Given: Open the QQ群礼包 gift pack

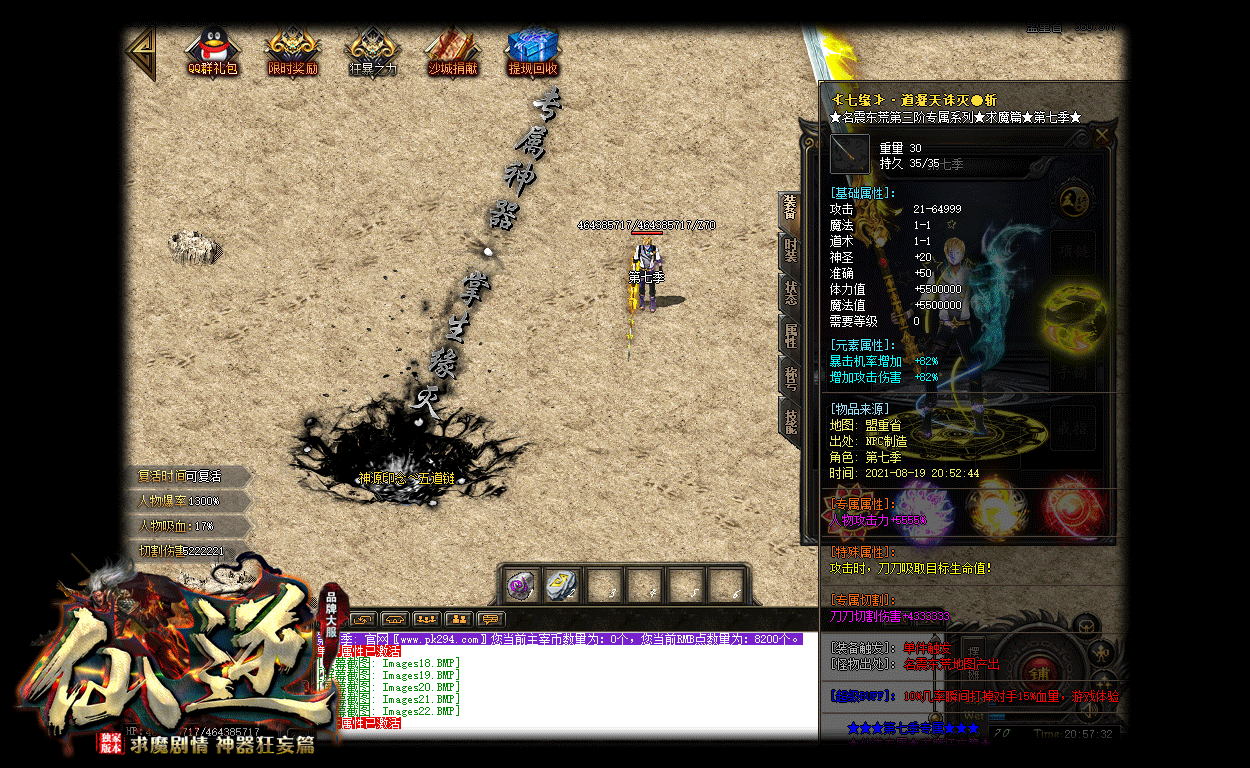Looking at the screenshot, I should [212, 52].
